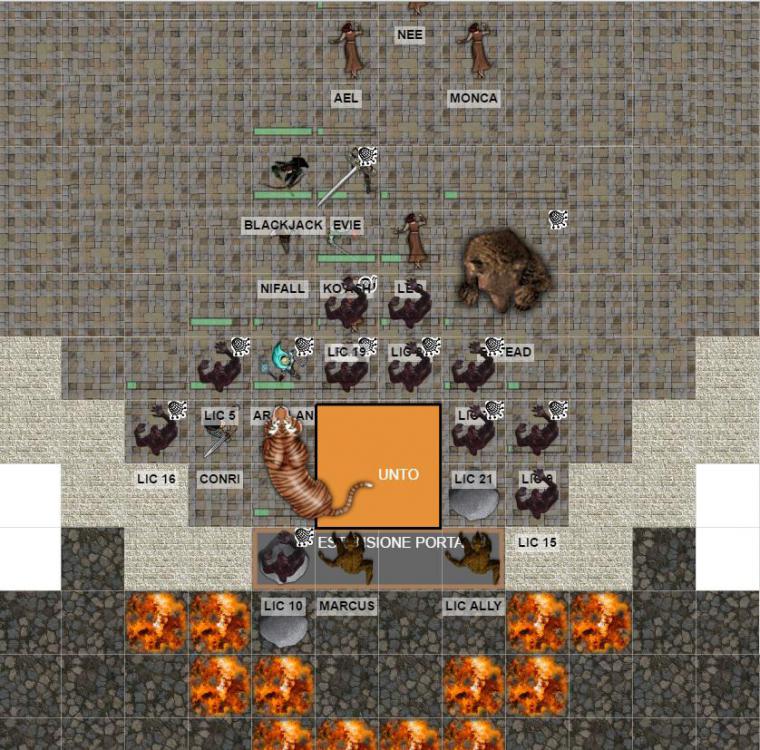
Task: Select the AEL character token
Action: (348, 50)
